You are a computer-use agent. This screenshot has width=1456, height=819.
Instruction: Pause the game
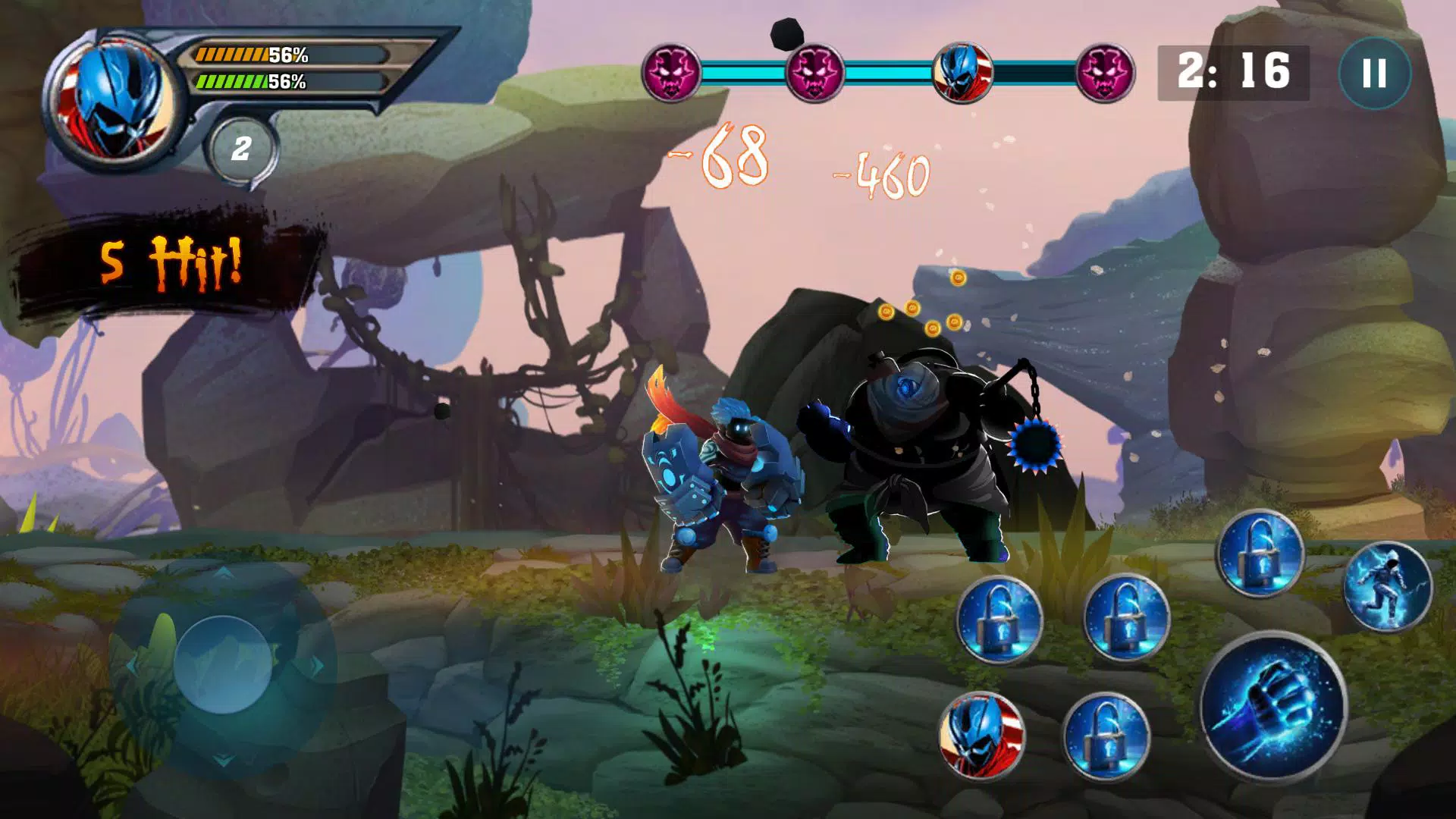[x=1374, y=74]
